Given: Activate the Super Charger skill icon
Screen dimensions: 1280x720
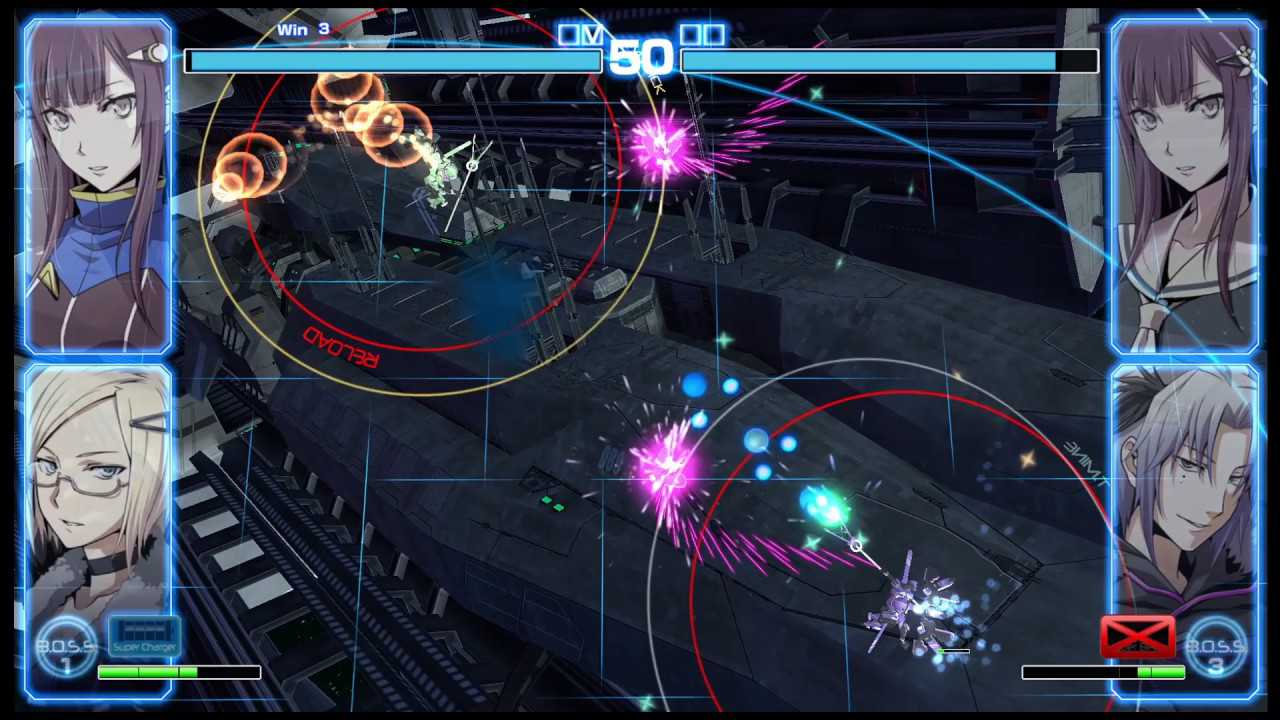Looking at the screenshot, I should [144, 636].
